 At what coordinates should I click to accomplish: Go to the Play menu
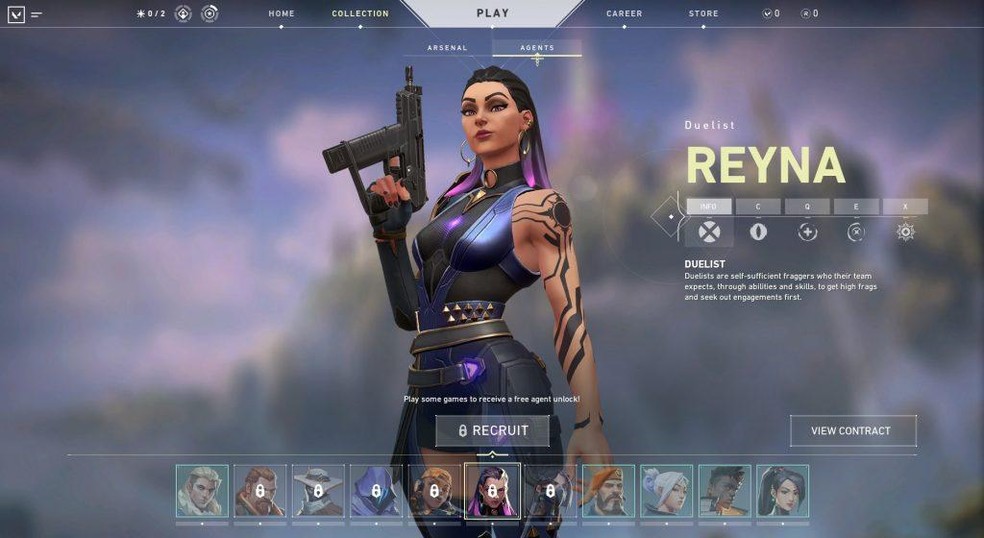click(492, 14)
